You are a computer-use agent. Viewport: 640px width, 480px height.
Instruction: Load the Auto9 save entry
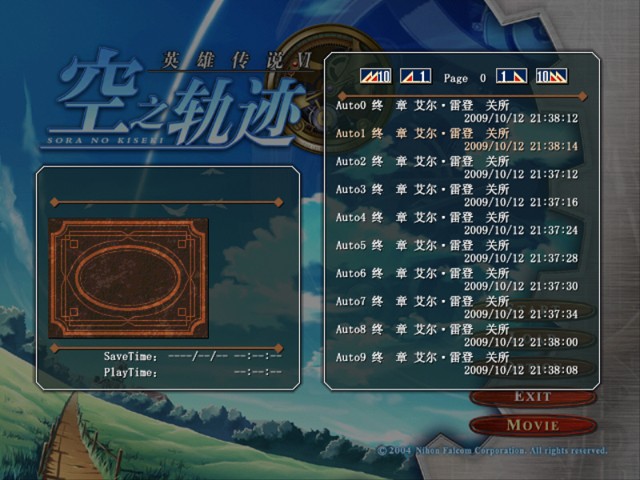tap(456, 363)
